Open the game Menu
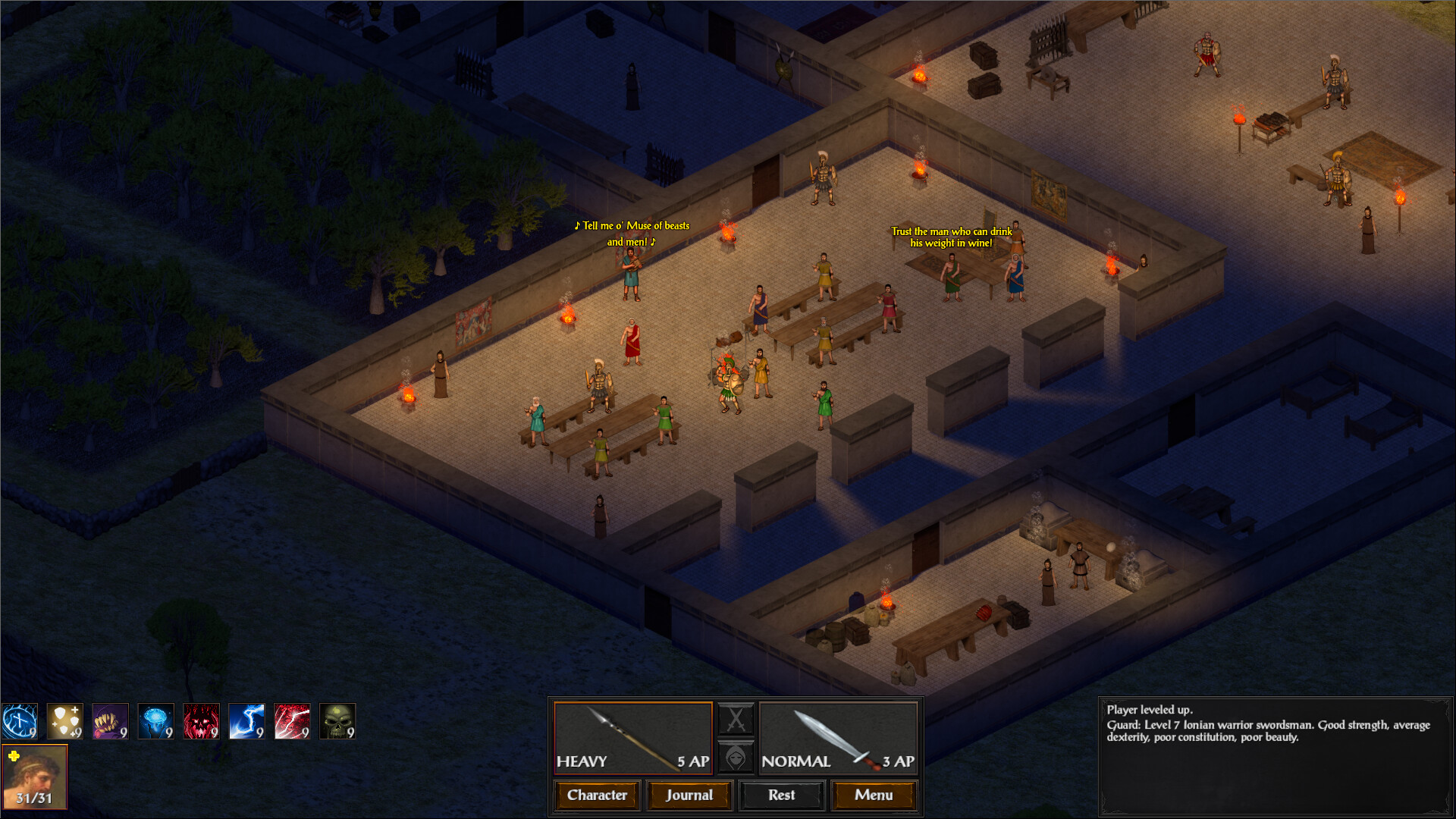 pos(874,795)
